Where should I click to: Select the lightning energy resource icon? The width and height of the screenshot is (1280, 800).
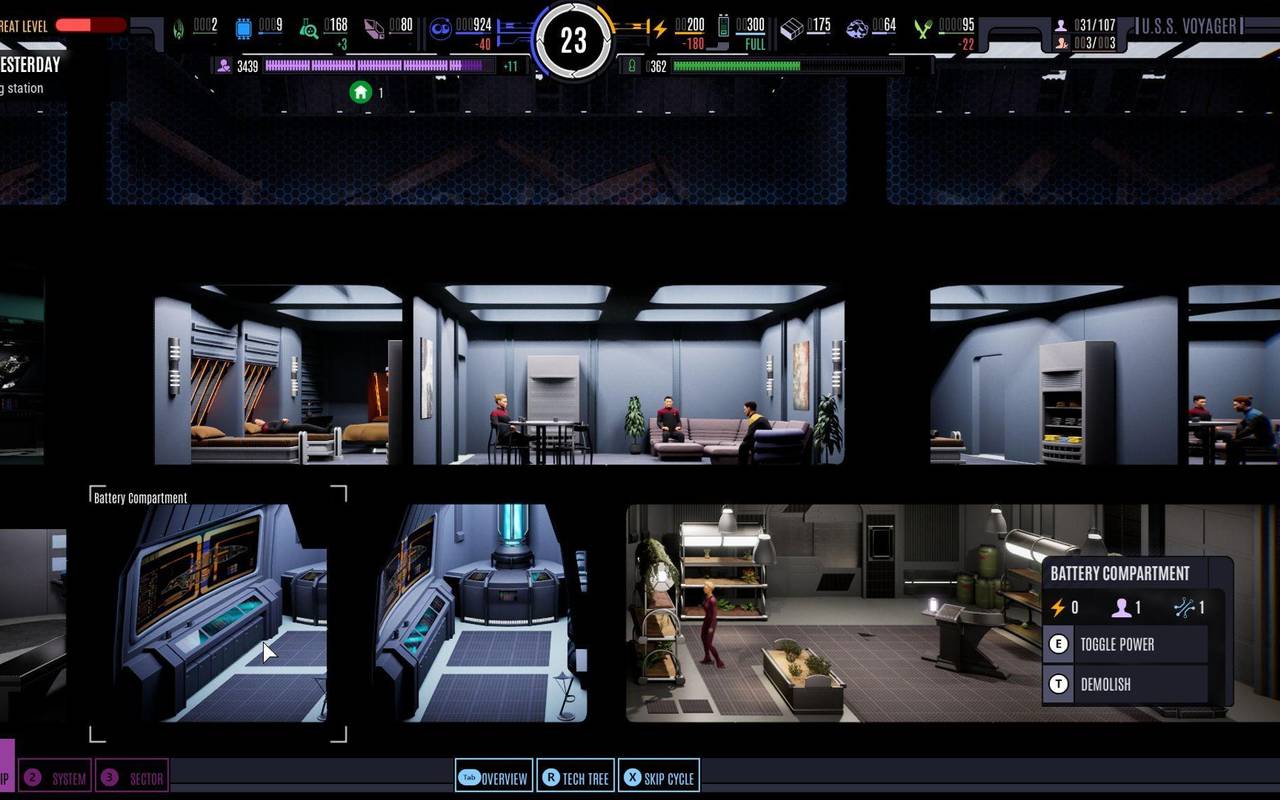(659, 26)
